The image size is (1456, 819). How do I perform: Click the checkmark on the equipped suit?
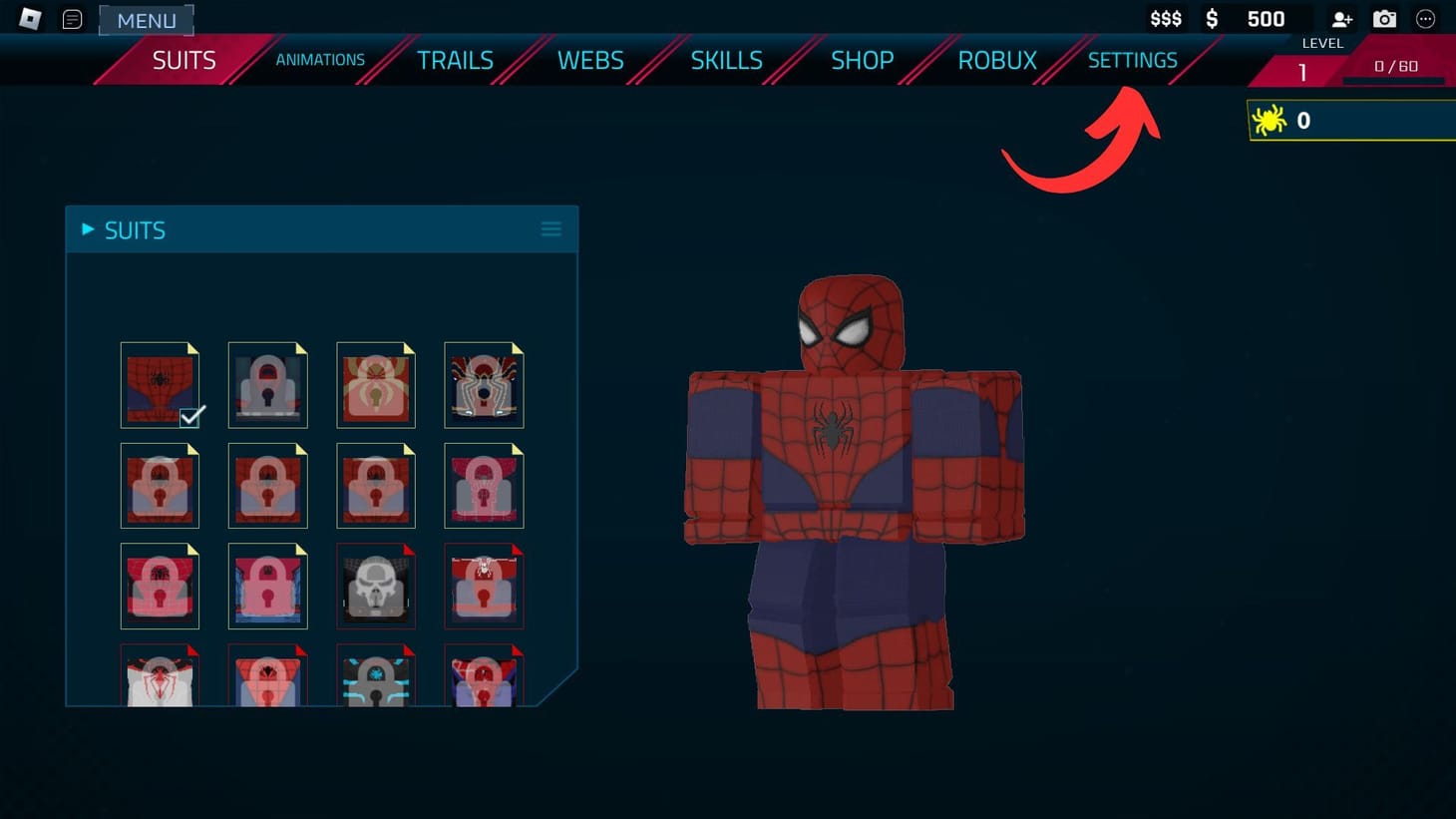click(191, 416)
